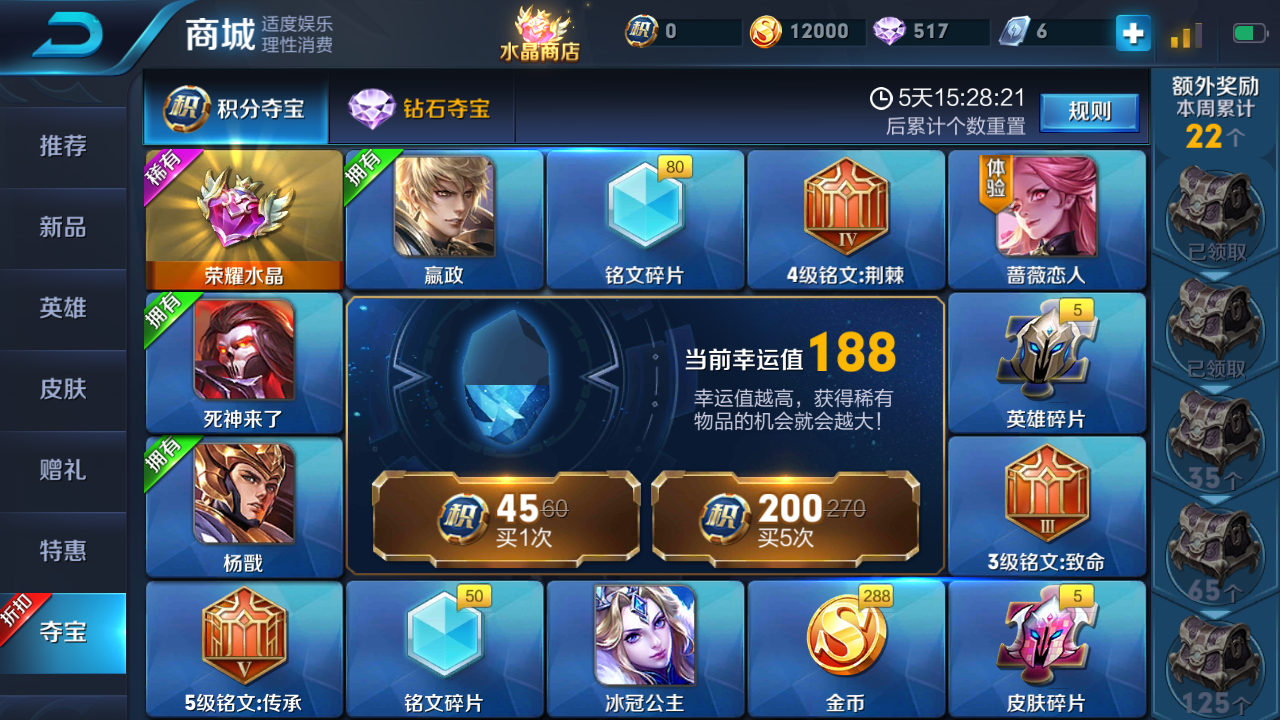Open the 英雄碎片 hero shards item

pos(1046,363)
